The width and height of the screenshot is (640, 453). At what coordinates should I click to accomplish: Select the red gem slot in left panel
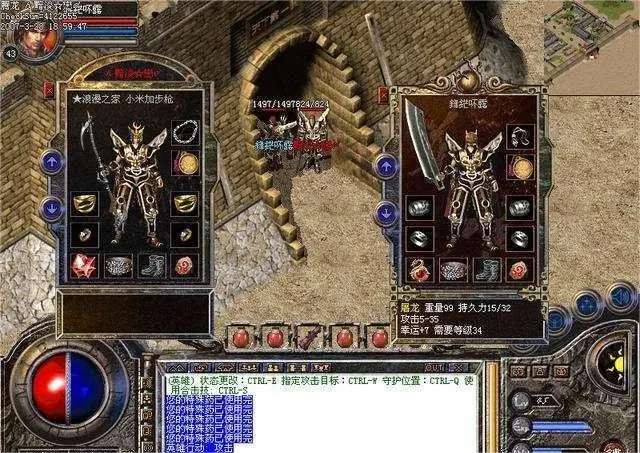tap(84, 265)
